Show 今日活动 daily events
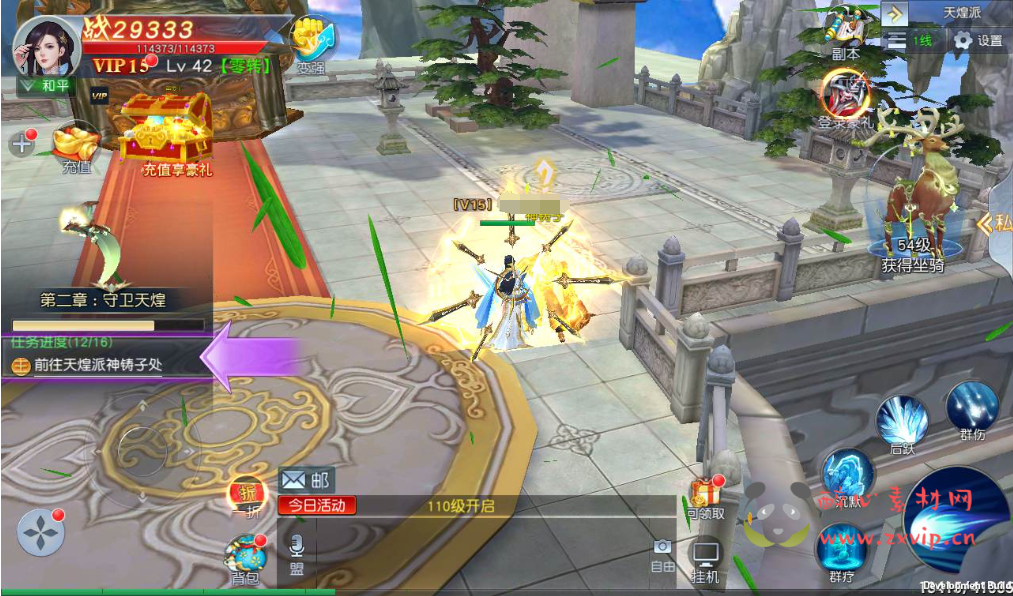 pyautogui.click(x=317, y=505)
